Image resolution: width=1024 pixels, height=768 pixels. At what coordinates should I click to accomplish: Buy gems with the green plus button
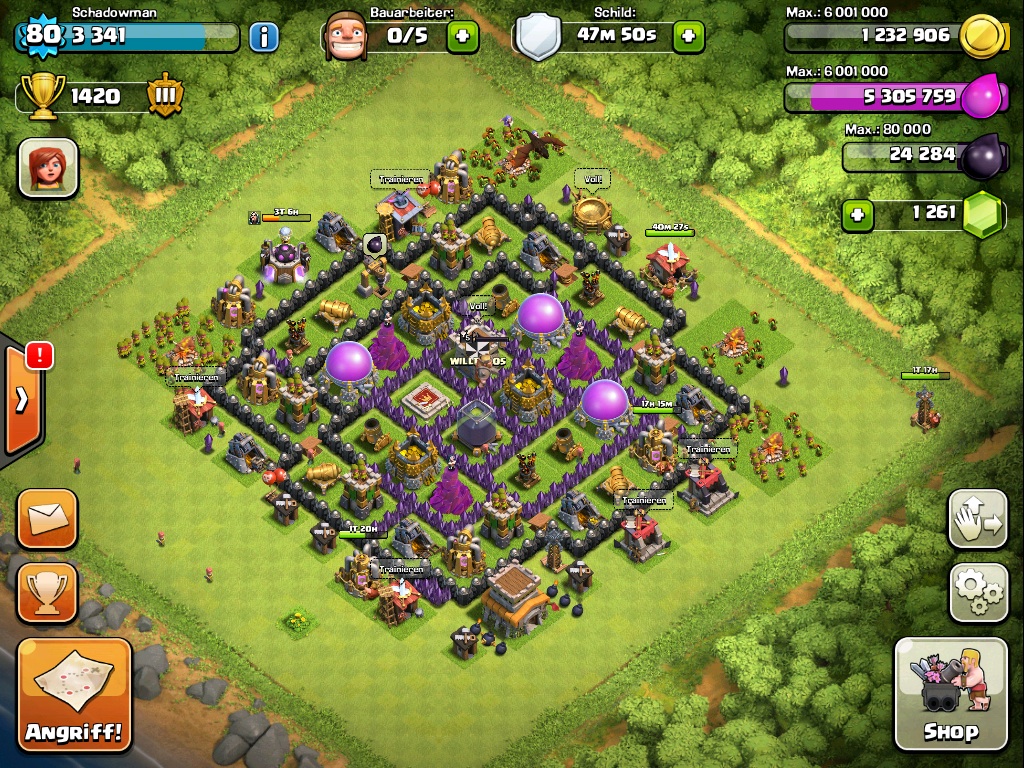(856, 214)
